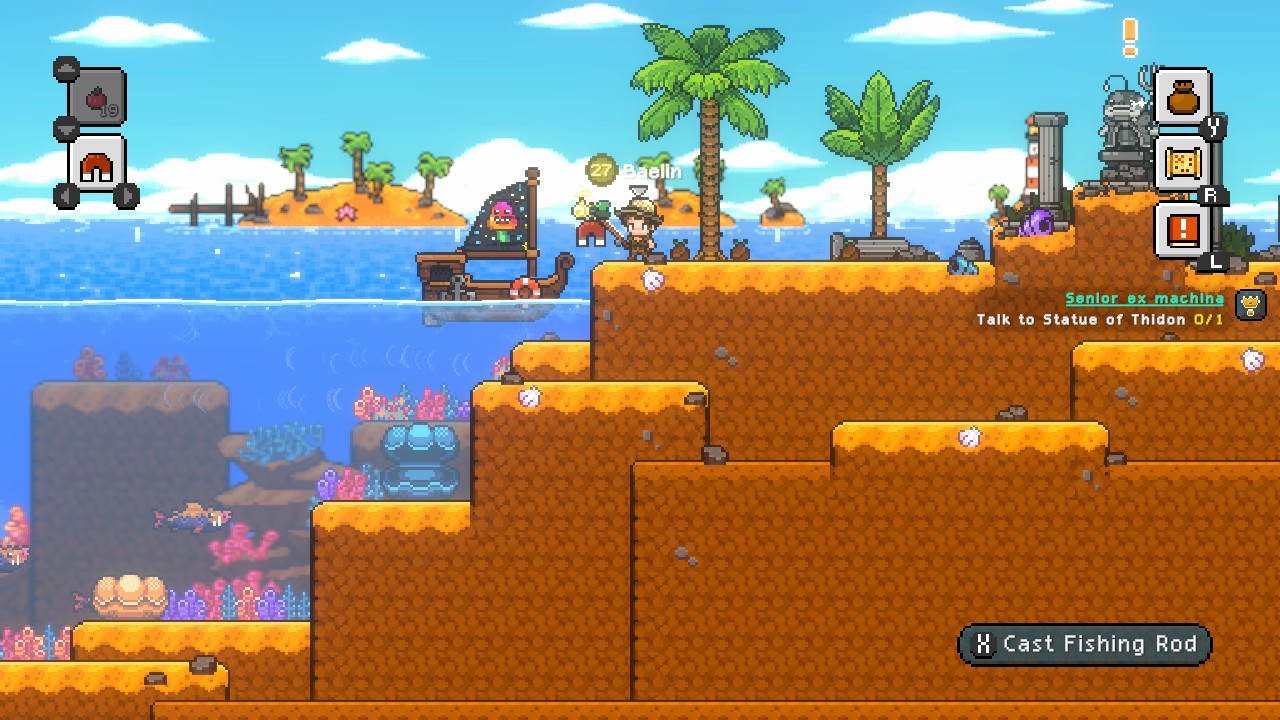Open the red quest journal book icon

pyautogui.click(x=1183, y=230)
